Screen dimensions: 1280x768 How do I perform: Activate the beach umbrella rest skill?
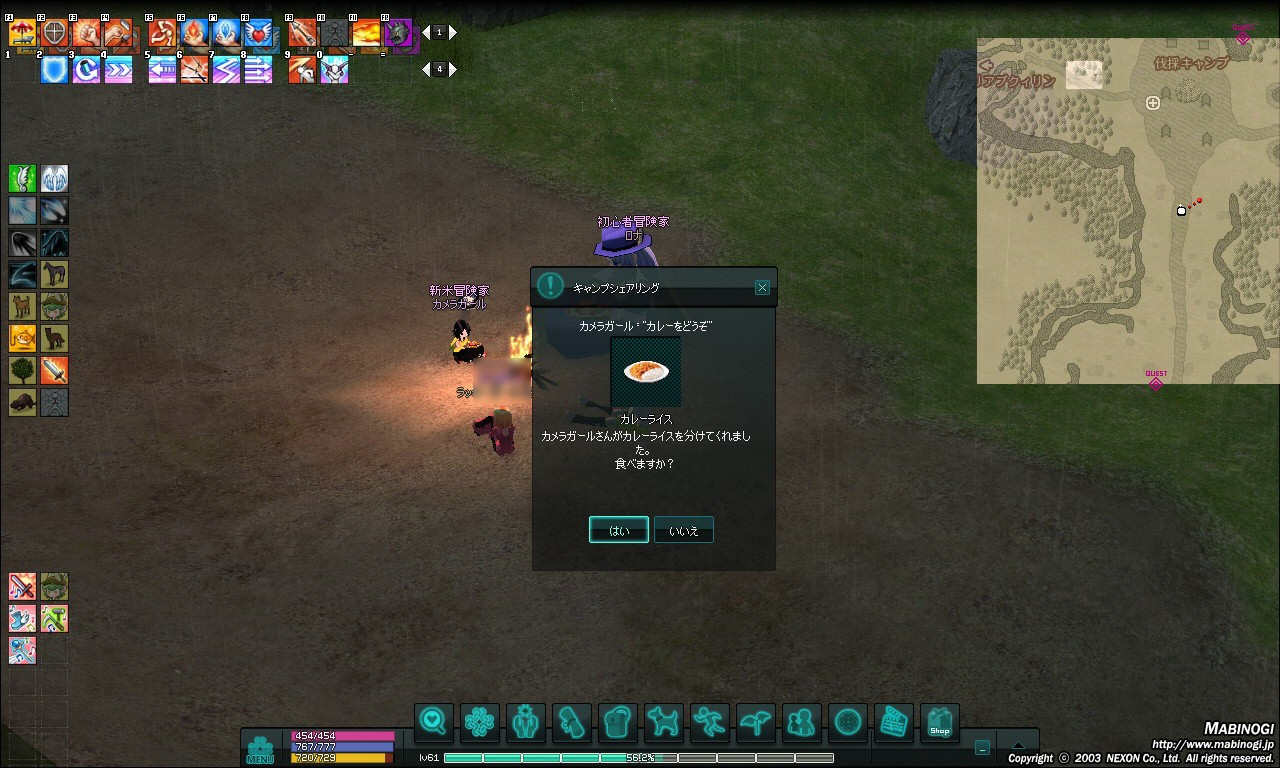[x=22, y=33]
